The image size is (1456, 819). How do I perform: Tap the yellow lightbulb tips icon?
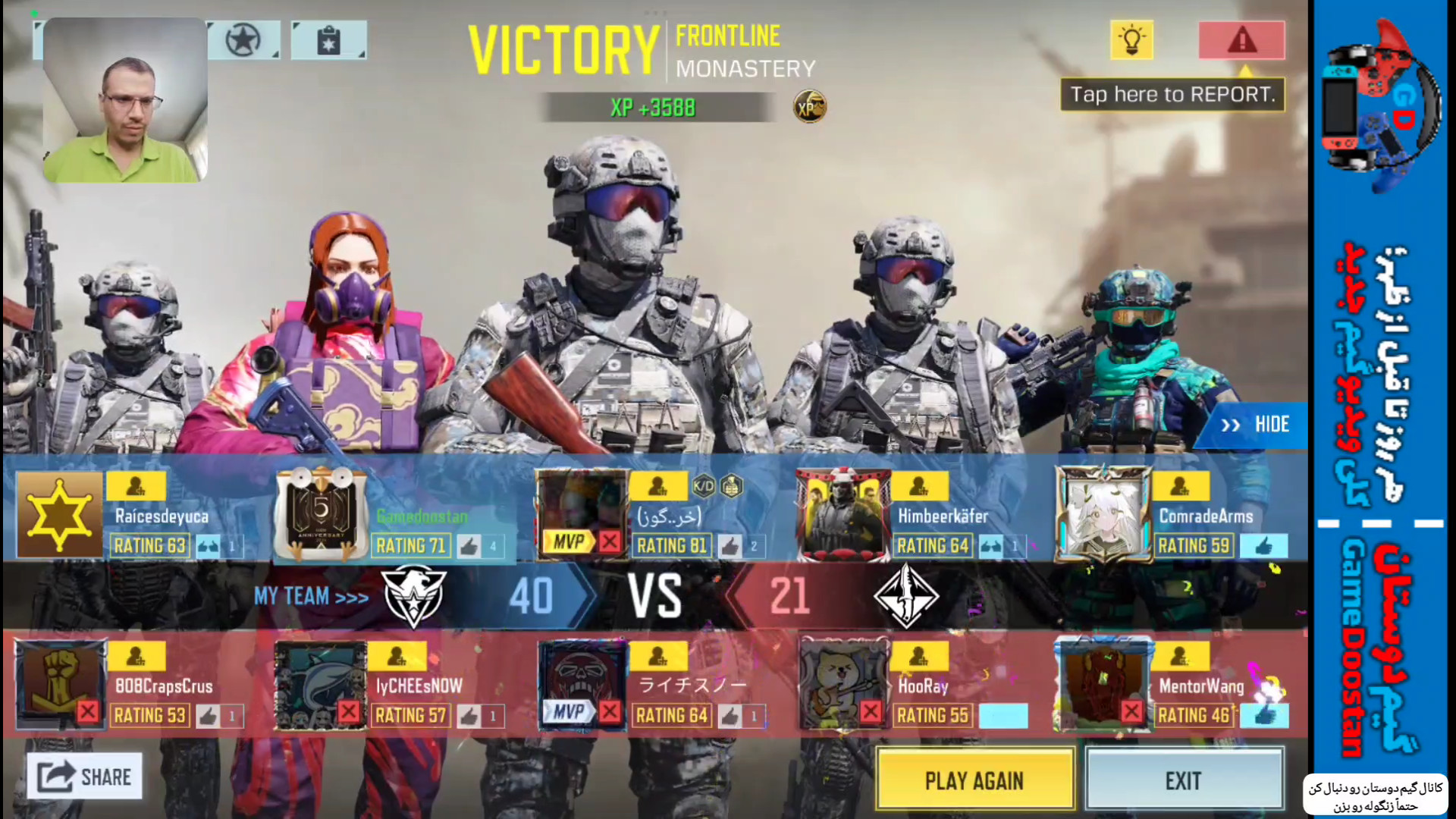(1131, 40)
